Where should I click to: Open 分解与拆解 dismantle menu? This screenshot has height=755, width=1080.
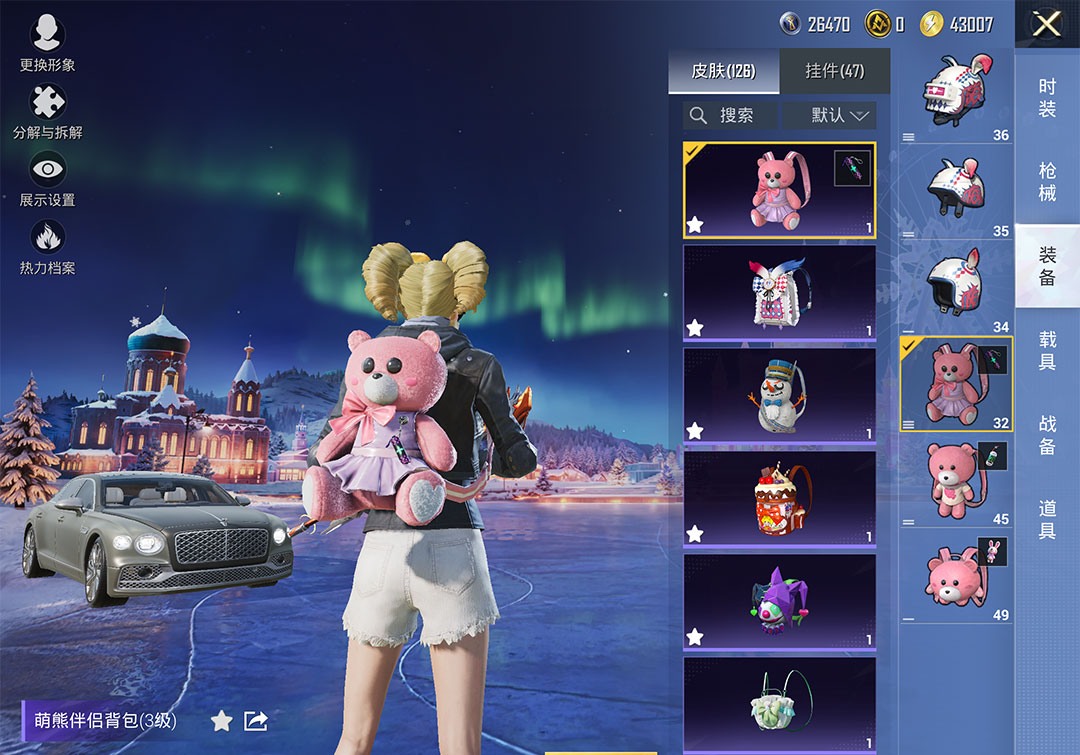coord(47,111)
